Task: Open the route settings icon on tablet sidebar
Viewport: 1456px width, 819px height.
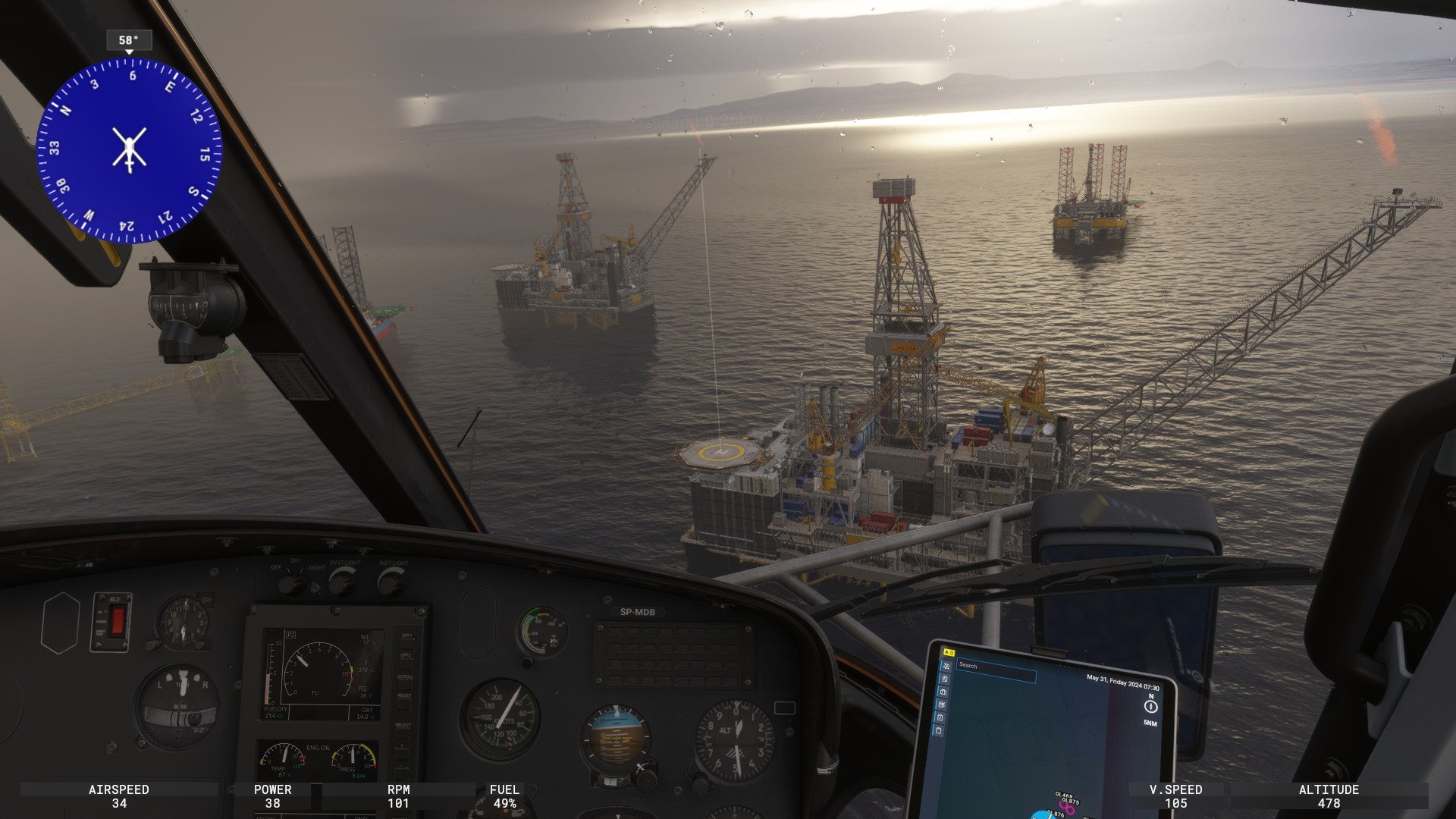Action: point(946,666)
